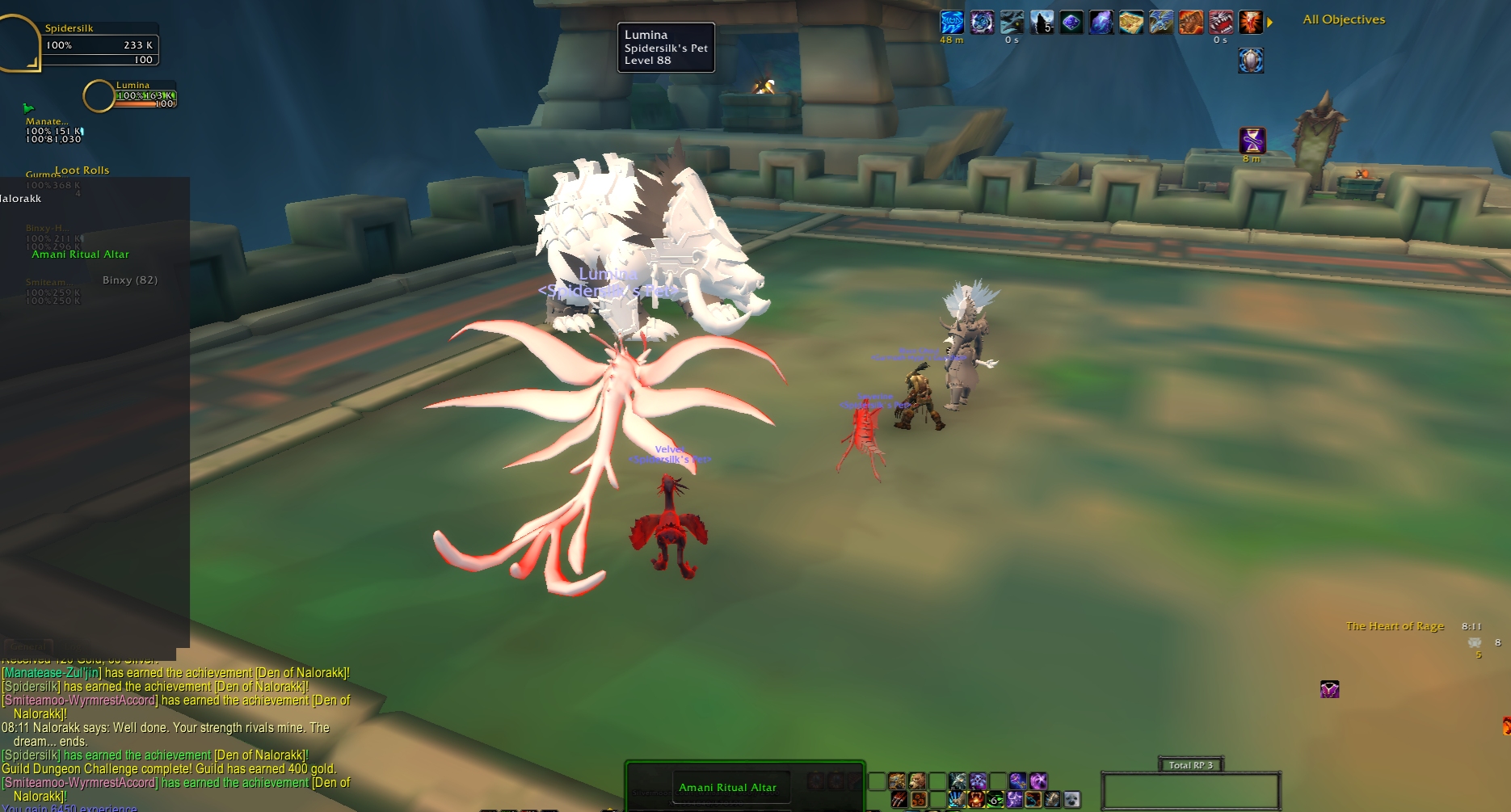Click the Manatease-Zul'jin name in chat
This screenshot has width=1511, height=812.
(52, 673)
